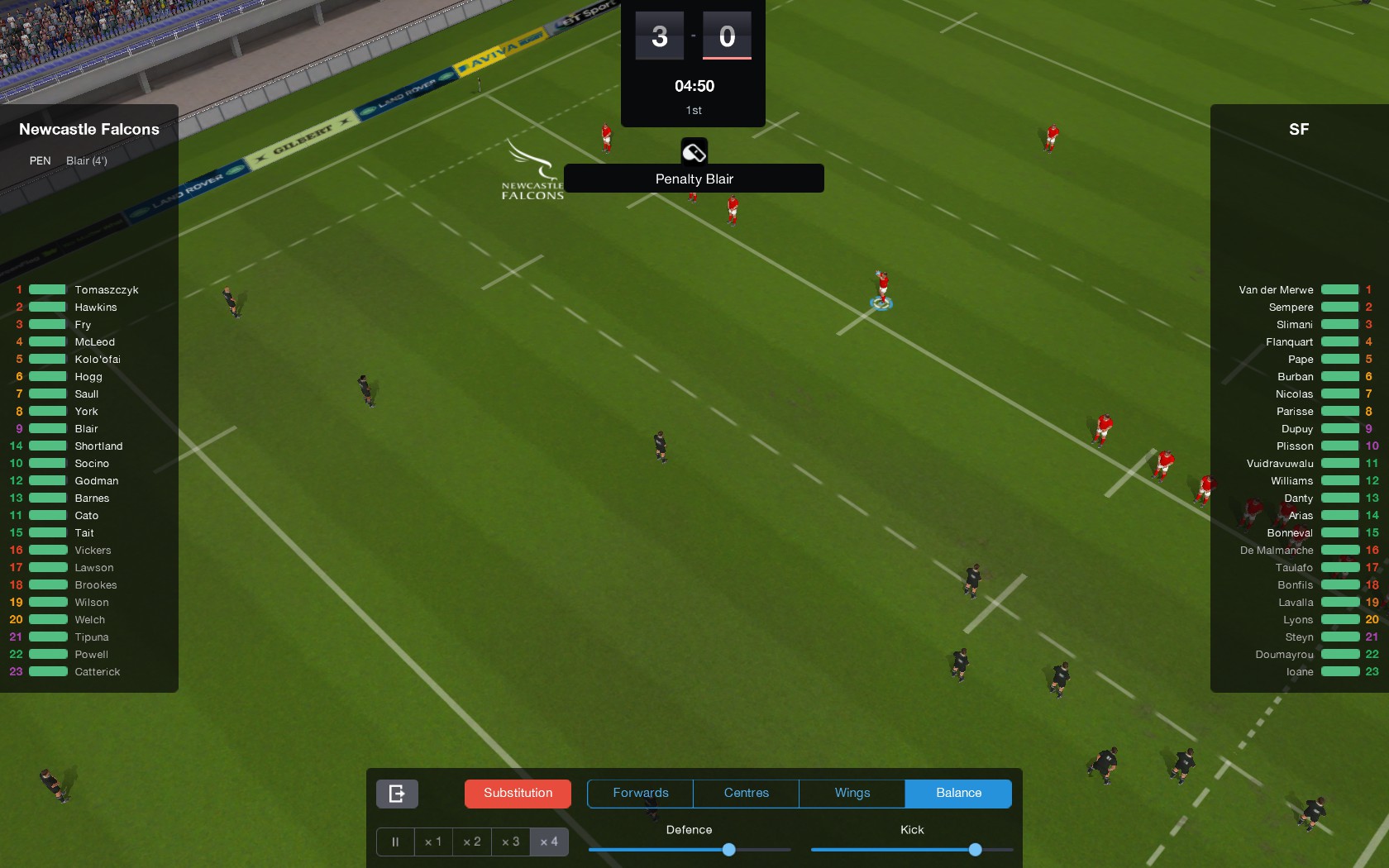Select the Balance tab

pyautogui.click(x=958, y=793)
